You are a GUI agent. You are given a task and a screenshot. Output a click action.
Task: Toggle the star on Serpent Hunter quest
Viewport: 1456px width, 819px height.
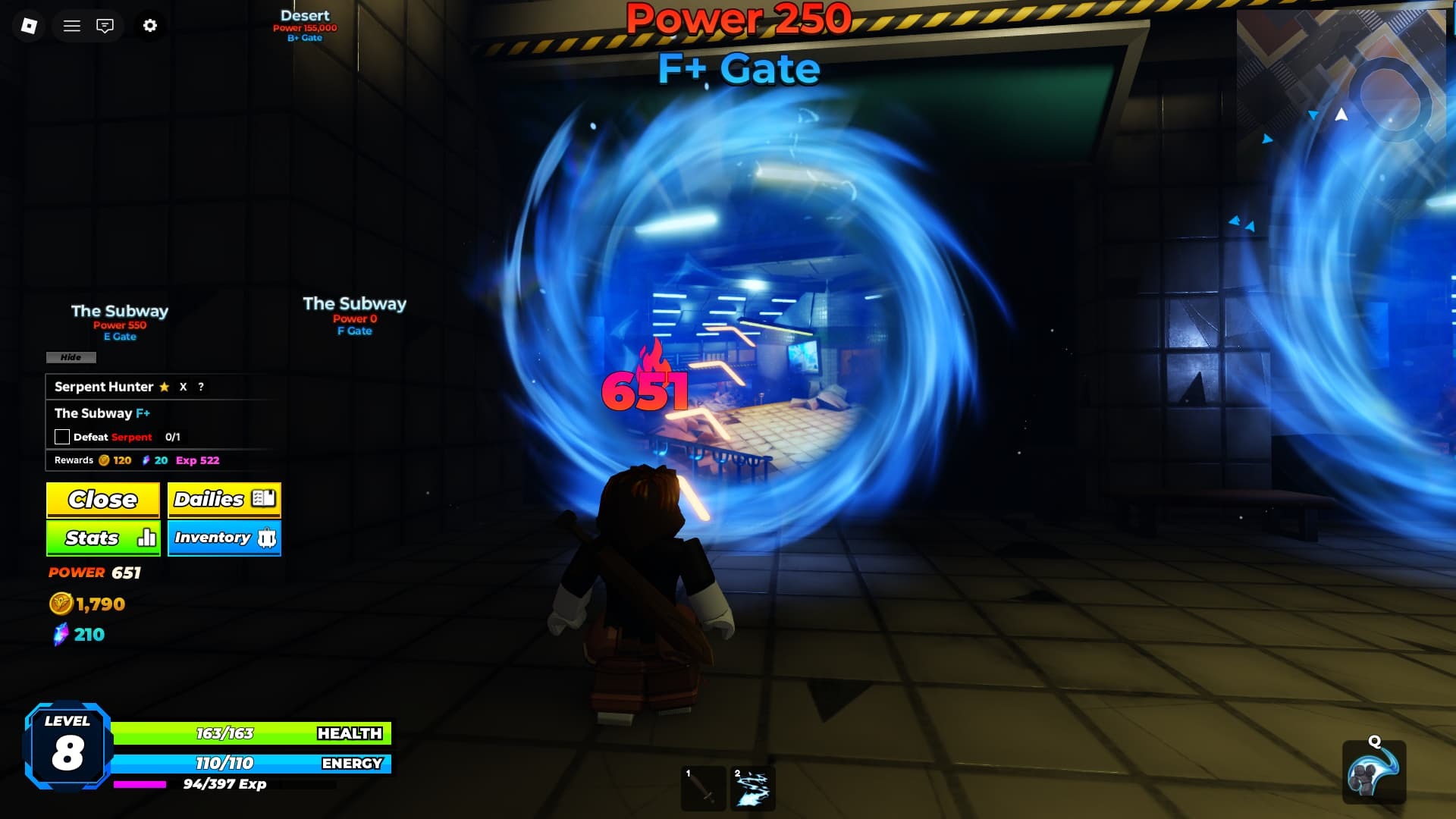point(163,387)
